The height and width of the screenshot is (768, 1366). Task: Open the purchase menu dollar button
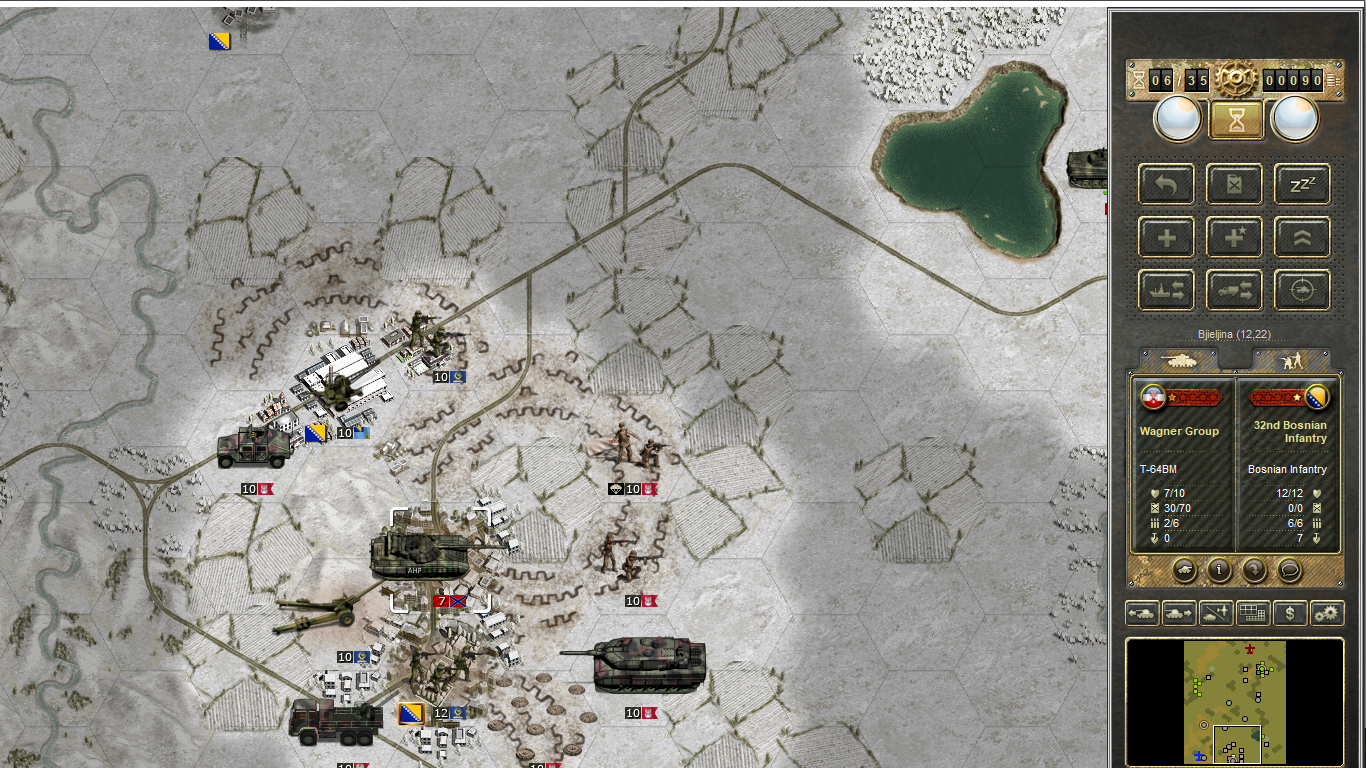[1290, 613]
